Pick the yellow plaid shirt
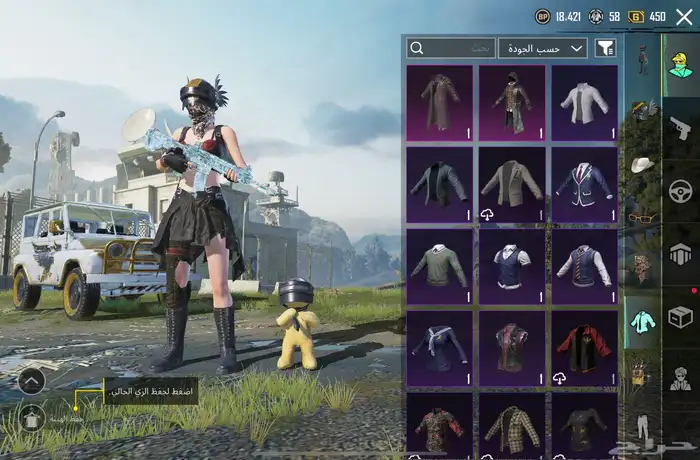700x460 pixels. click(x=512, y=425)
